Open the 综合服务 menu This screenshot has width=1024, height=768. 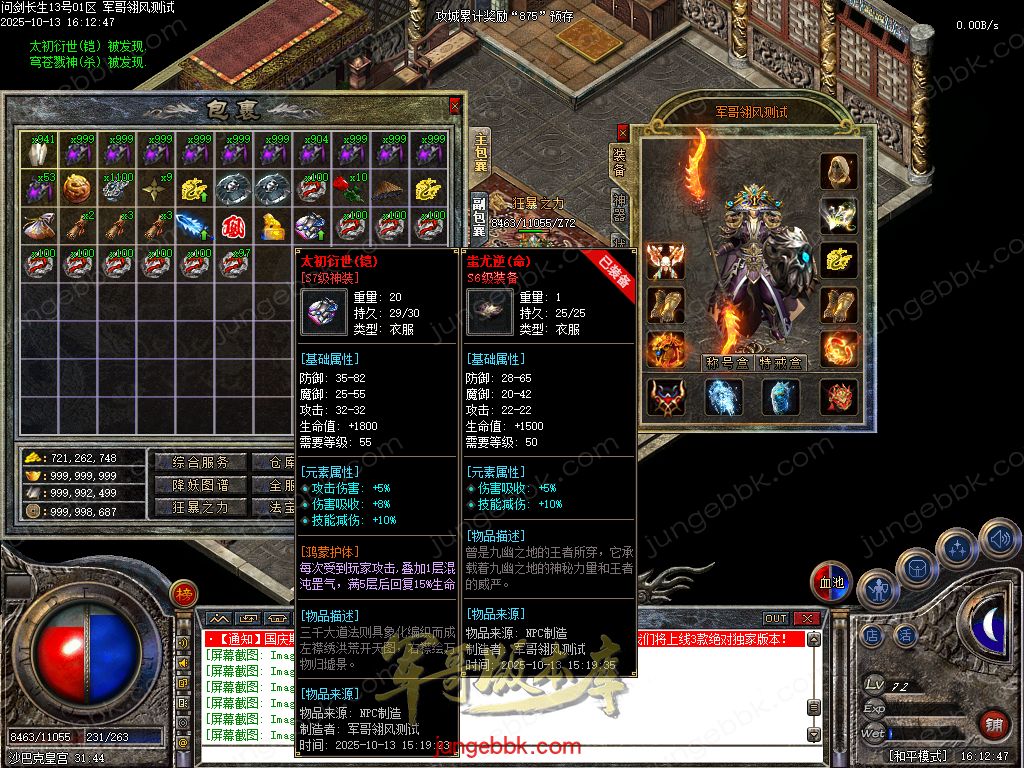(193, 462)
